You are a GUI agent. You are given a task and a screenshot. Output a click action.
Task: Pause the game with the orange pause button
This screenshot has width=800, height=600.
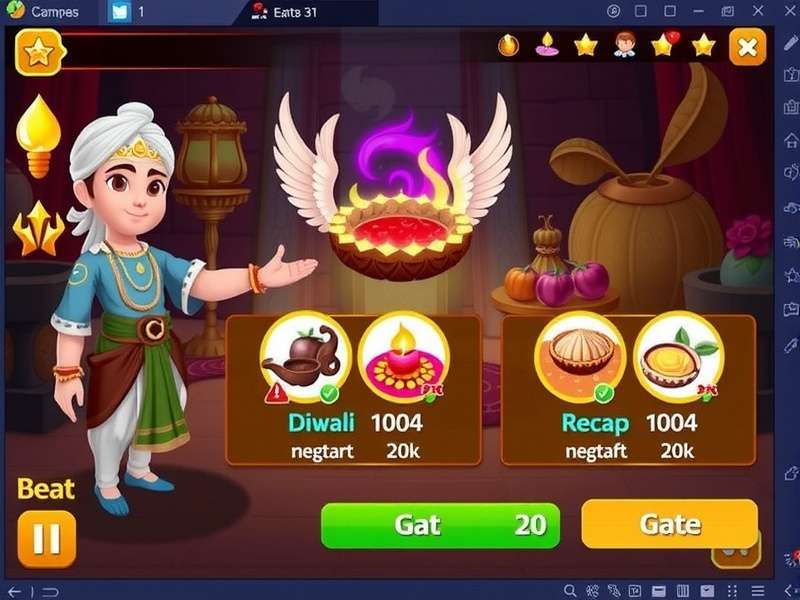46,538
